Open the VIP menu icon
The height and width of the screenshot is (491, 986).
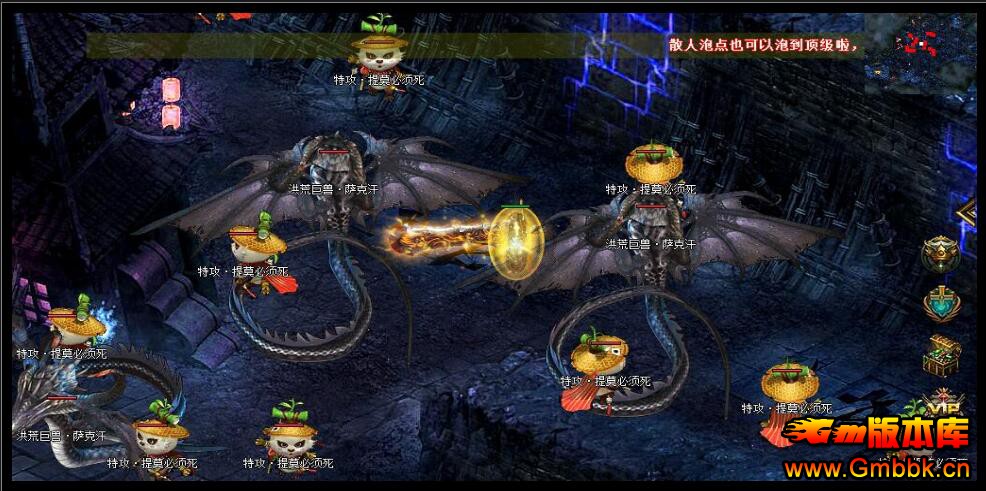[x=941, y=403]
